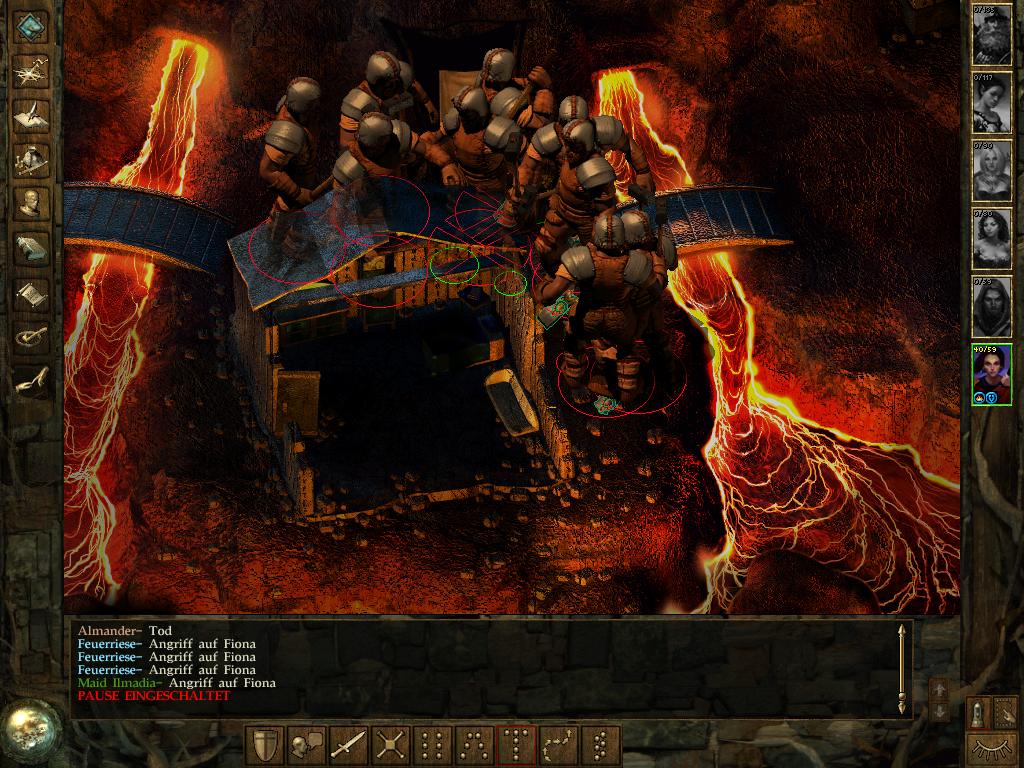Select the bearded dwarf portrait
The image size is (1024, 768).
[x=991, y=34]
